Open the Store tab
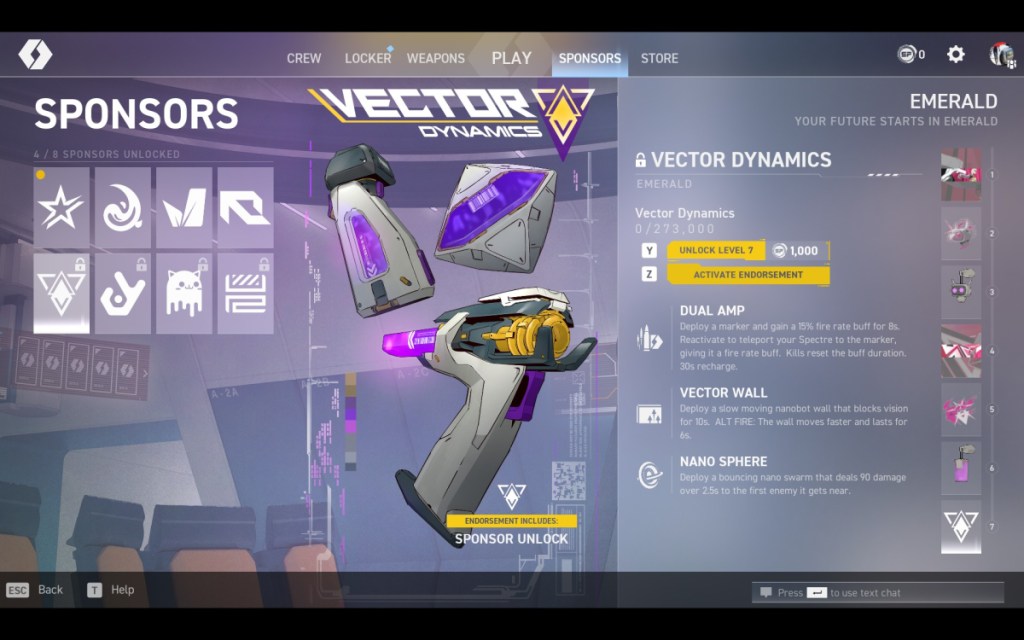 pos(659,58)
